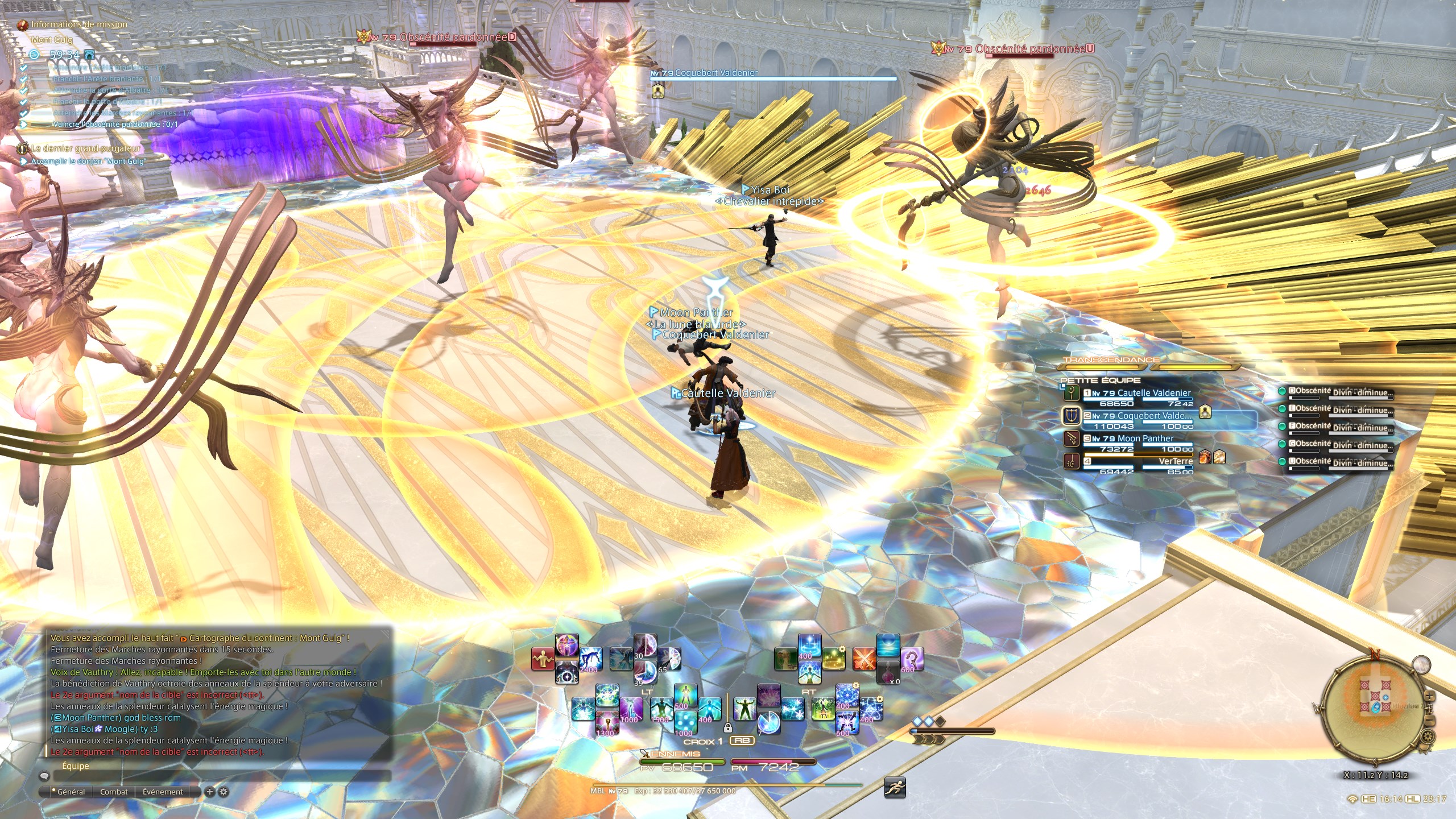Open the chat mode speech bubble
Screen dimensions: 1456x819
pyautogui.click(x=44, y=776)
